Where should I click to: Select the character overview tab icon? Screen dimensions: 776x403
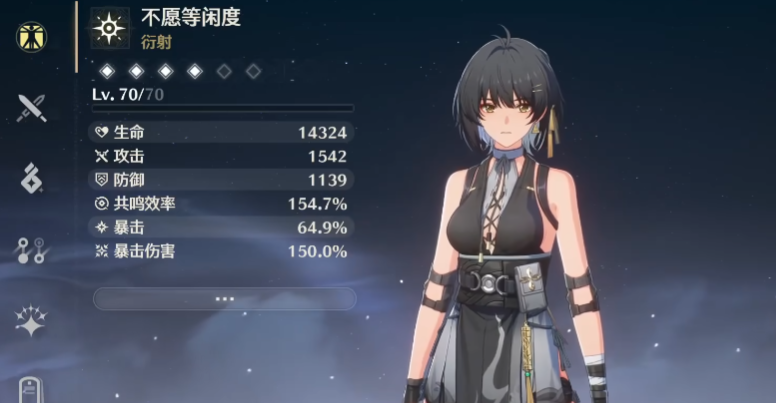[x=32, y=37]
